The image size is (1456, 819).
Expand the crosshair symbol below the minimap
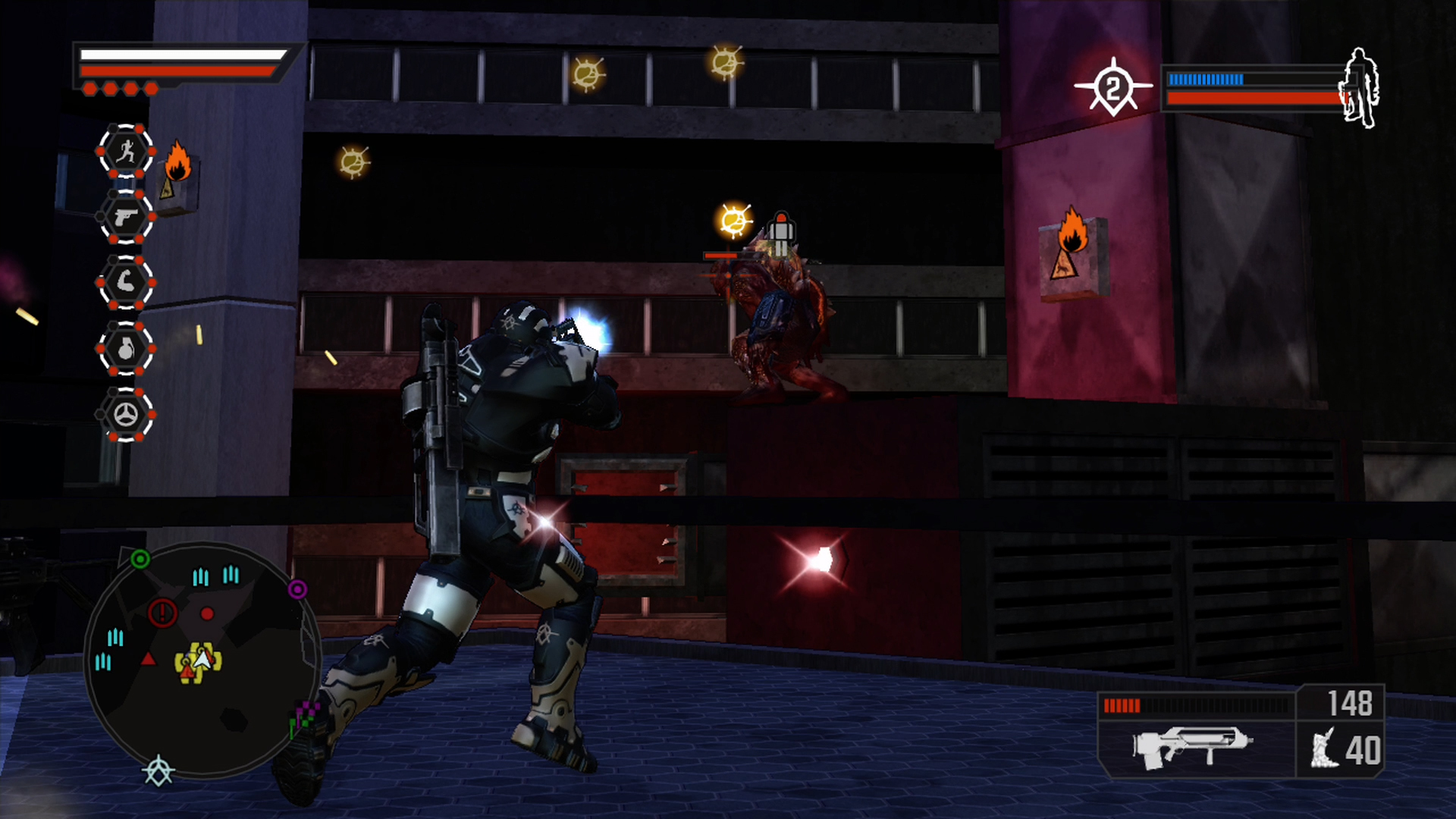point(158,771)
